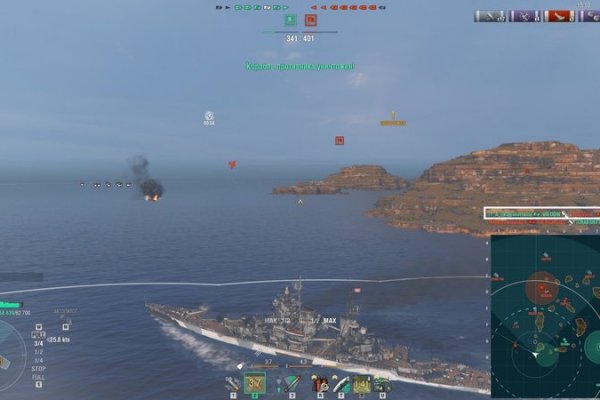Click the grey ribbon at top right
Screen dimensions: 600x400
pyautogui.click(x=490, y=16)
